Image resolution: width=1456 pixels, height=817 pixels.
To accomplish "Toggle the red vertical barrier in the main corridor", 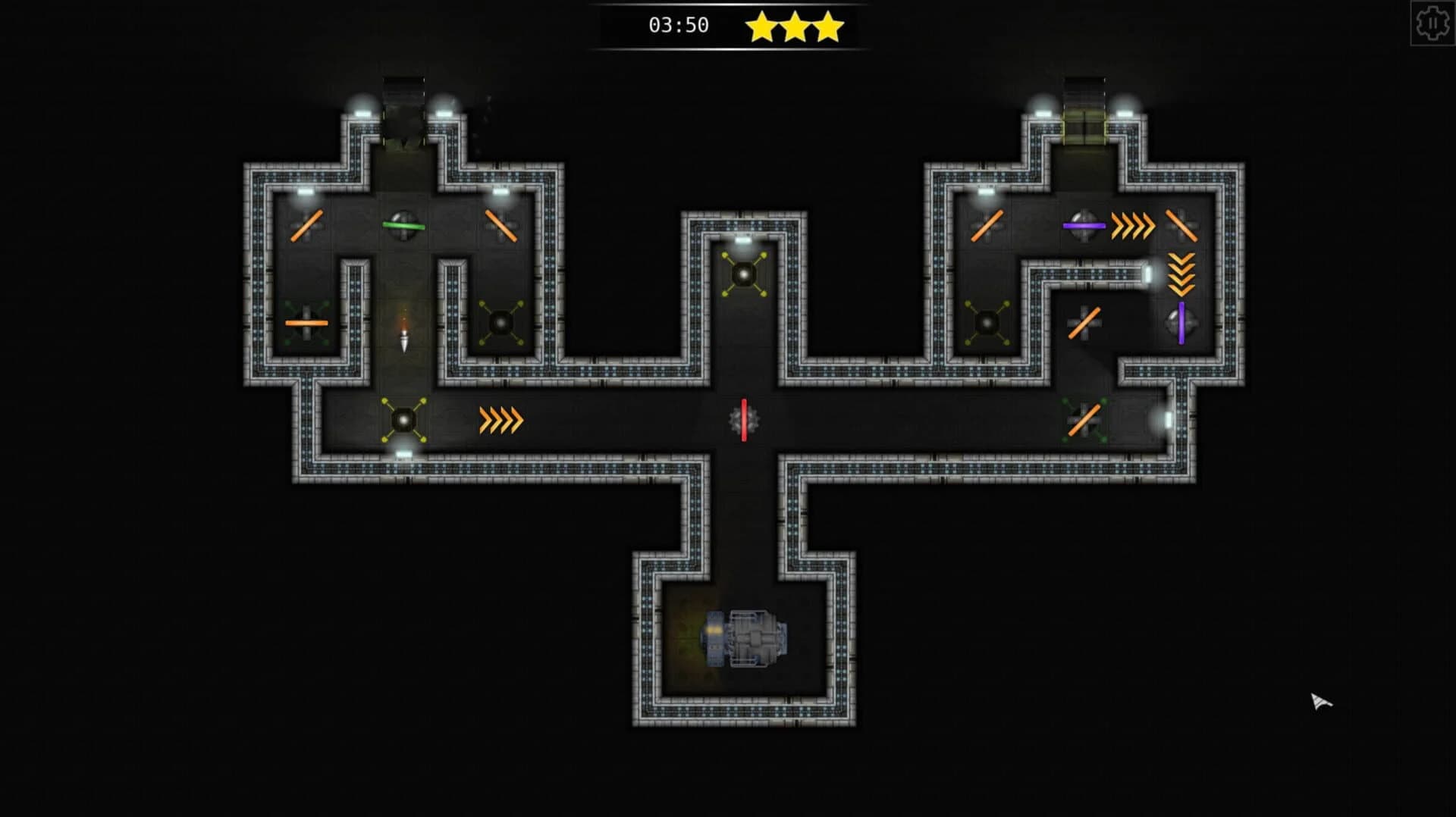I will (745, 418).
